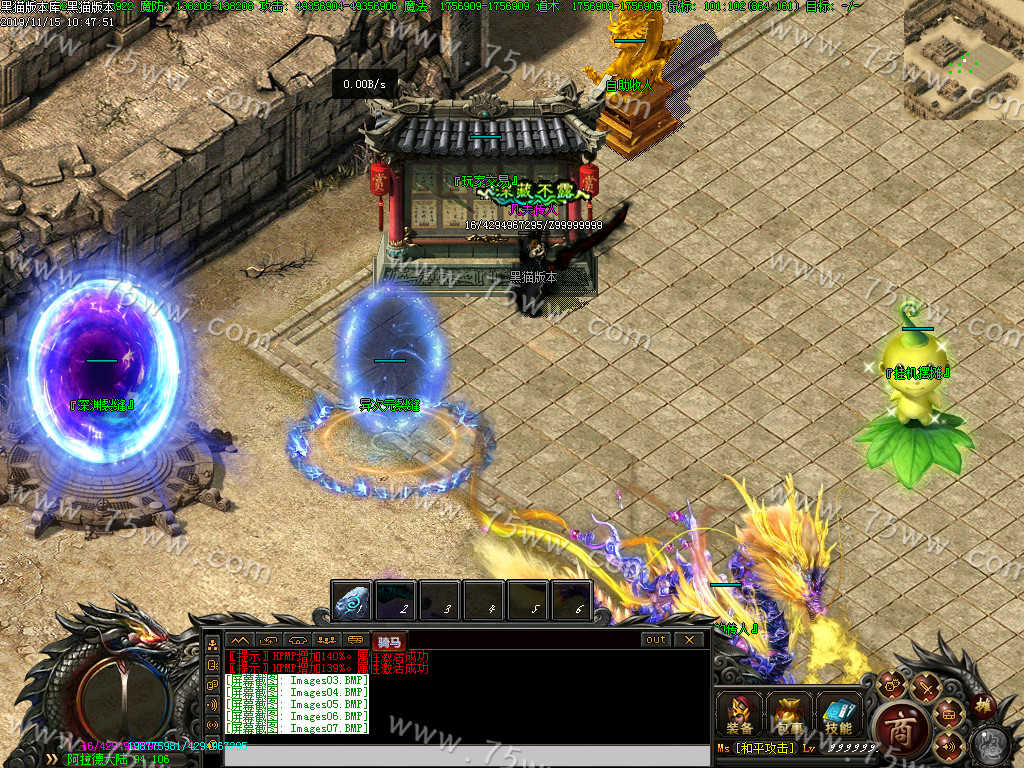Image resolution: width=1024 pixels, height=768 pixels.
Task: Click the OUT button on chat bar
Action: 656,640
